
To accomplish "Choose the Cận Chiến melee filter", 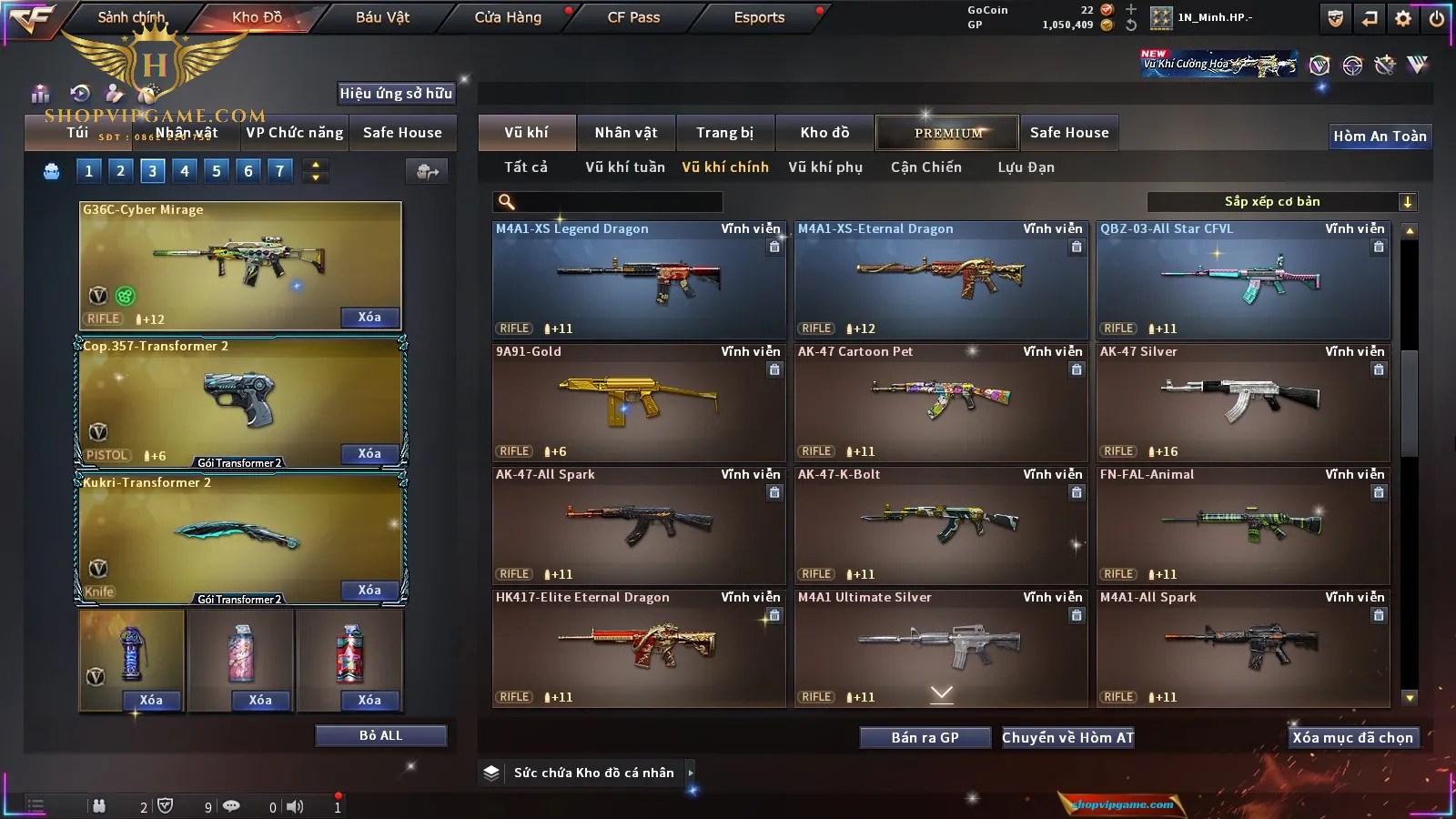I will [x=925, y=167].
